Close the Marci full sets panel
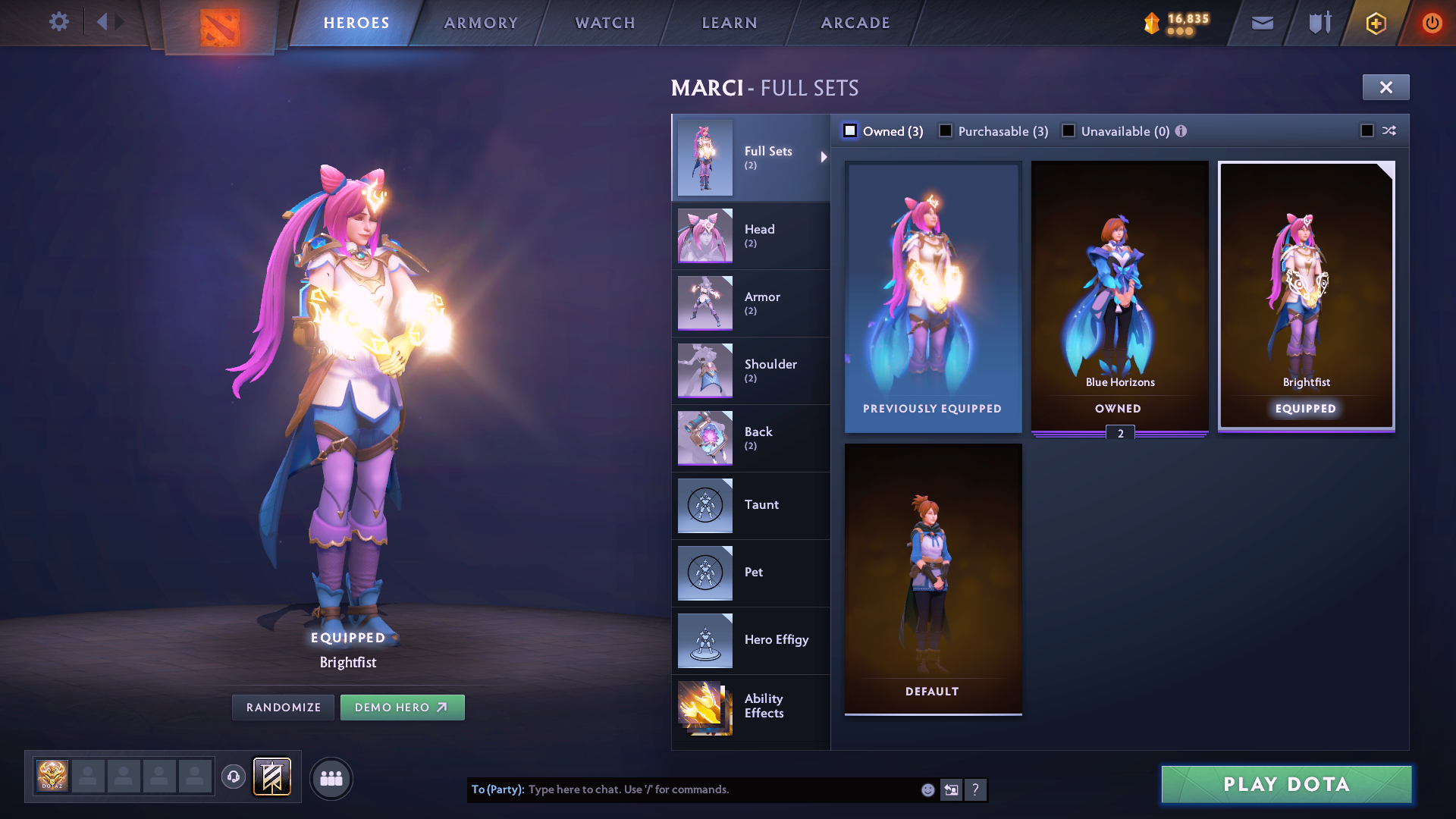 coord(1385,87)
